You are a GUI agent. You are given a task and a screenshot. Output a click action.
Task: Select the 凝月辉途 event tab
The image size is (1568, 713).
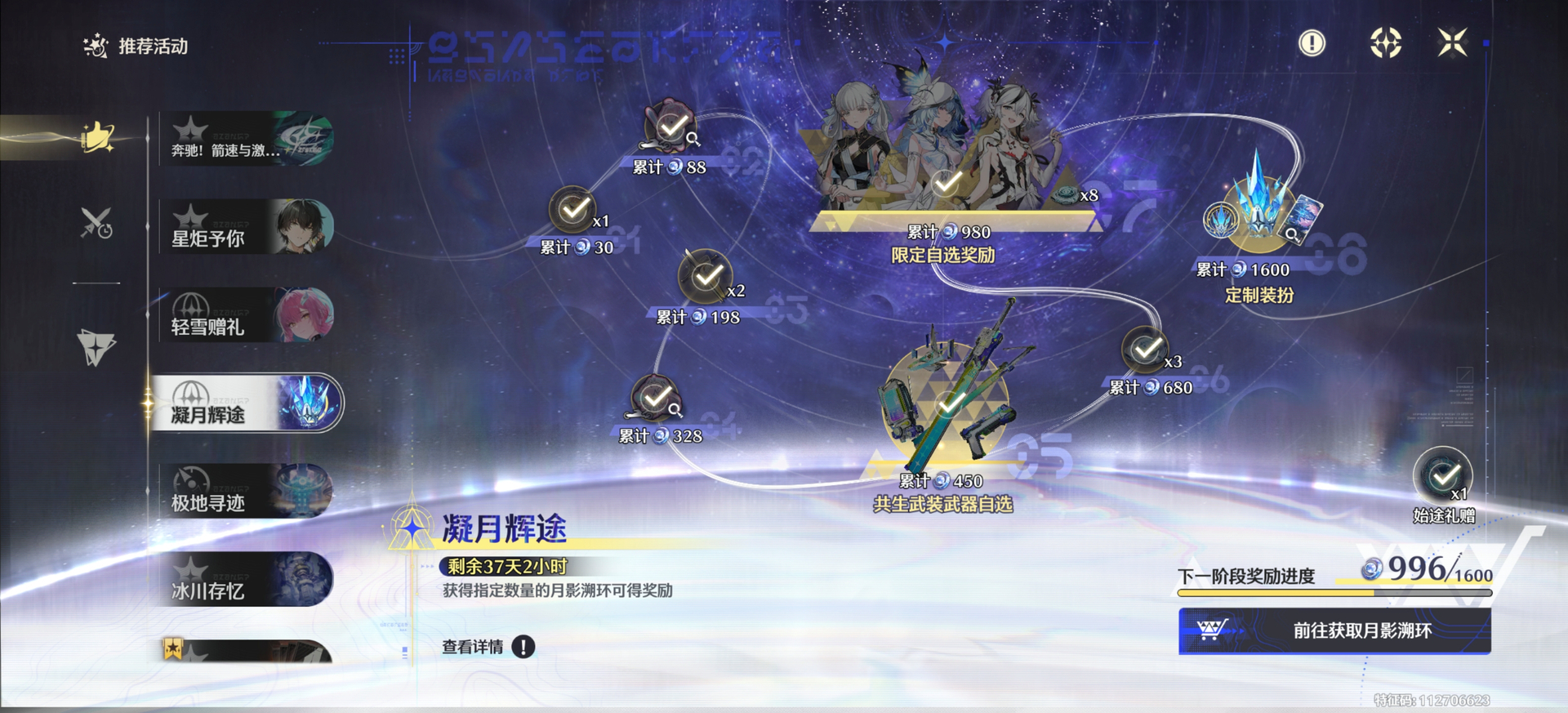(247, 403)
